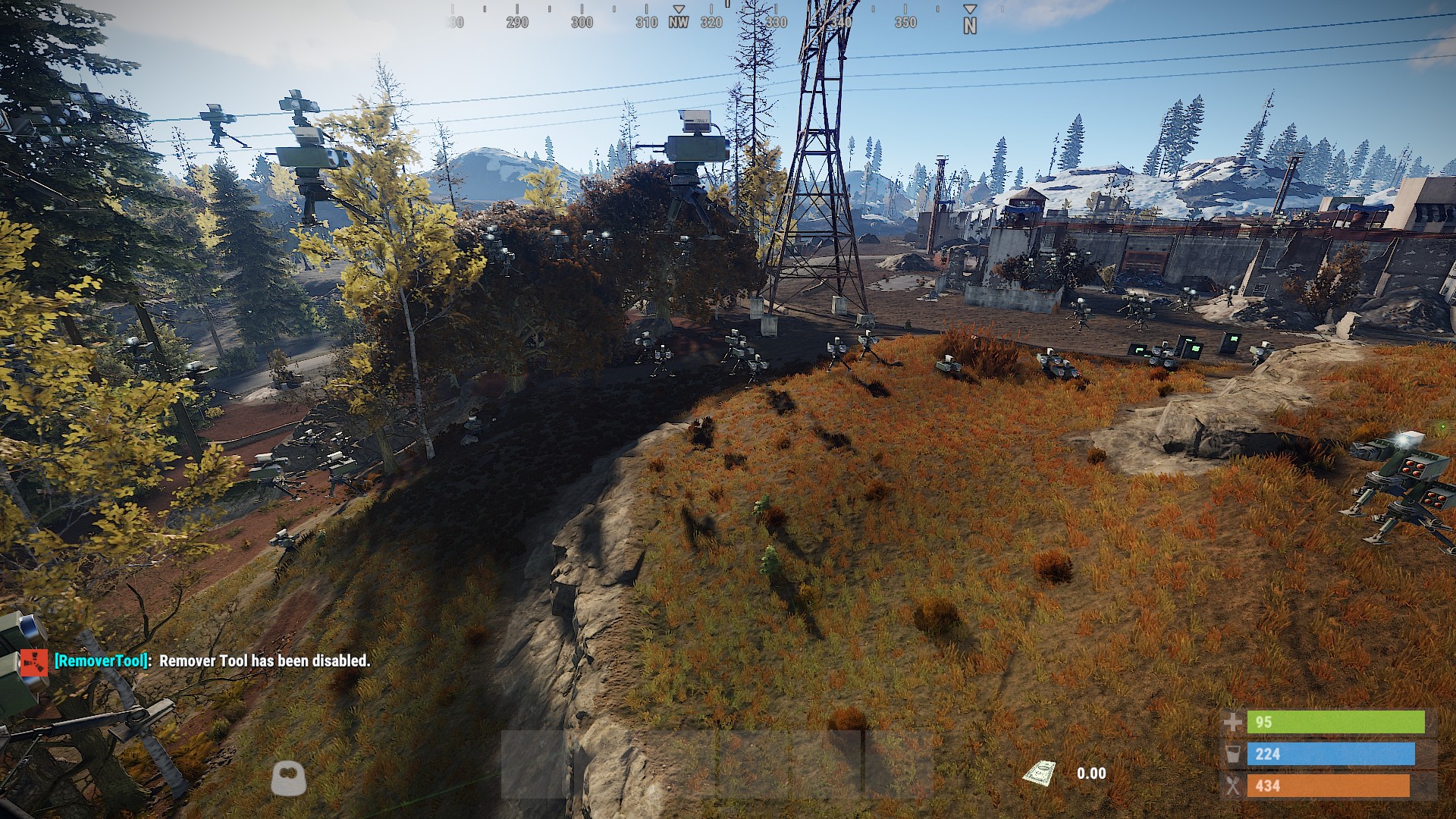Image resolution: width=1456 pixels, height=819 pixels.
Task: Click the 290 heading on the compass strip
Action: [x=517, y=23]
